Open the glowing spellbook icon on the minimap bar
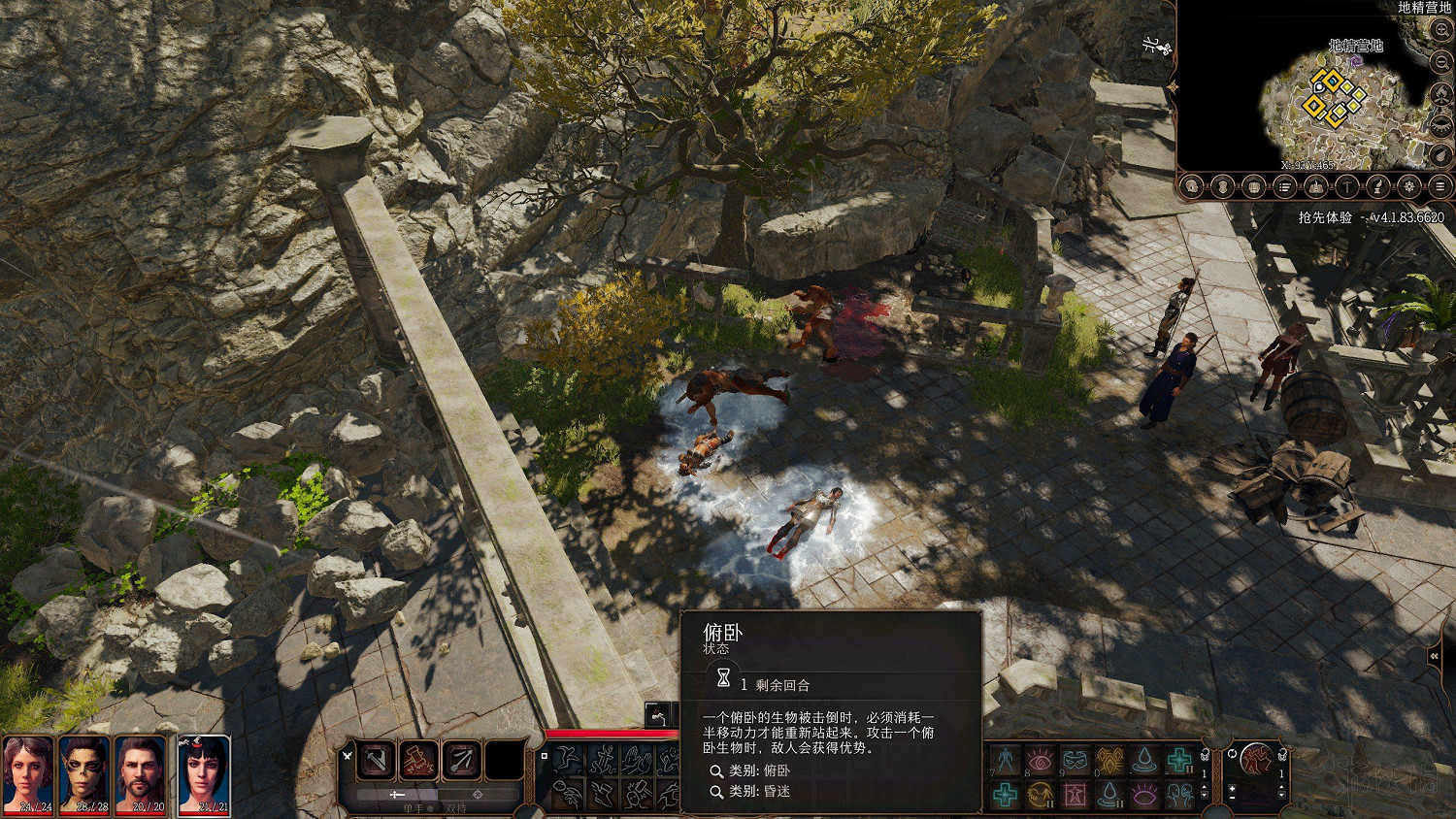Viewport: 1456px width, 819px height. 1317,184
